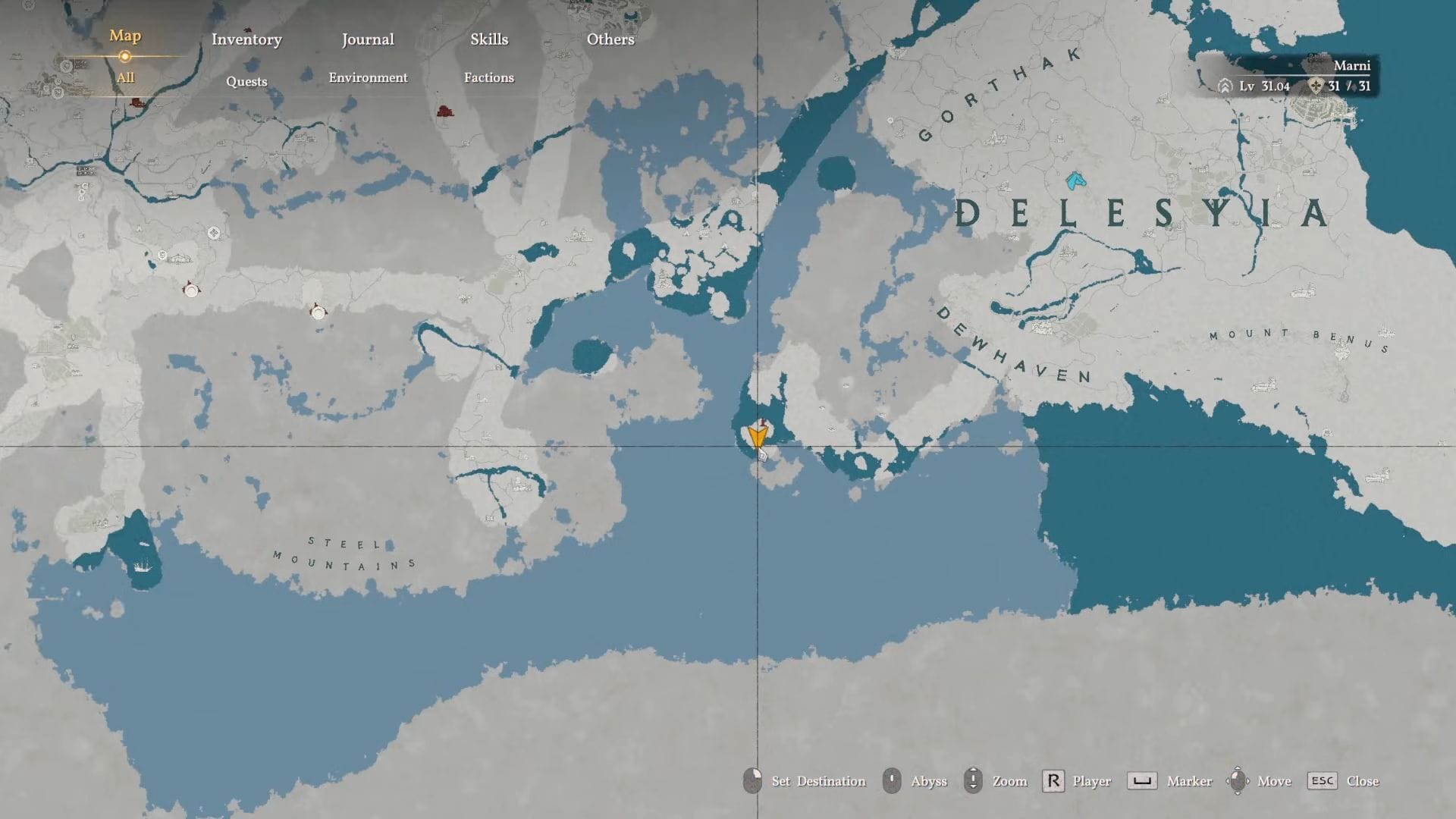Open the Journal tab
This screenshot has height=819, width=1456.
pyautogui.click(x=368, y=39)
